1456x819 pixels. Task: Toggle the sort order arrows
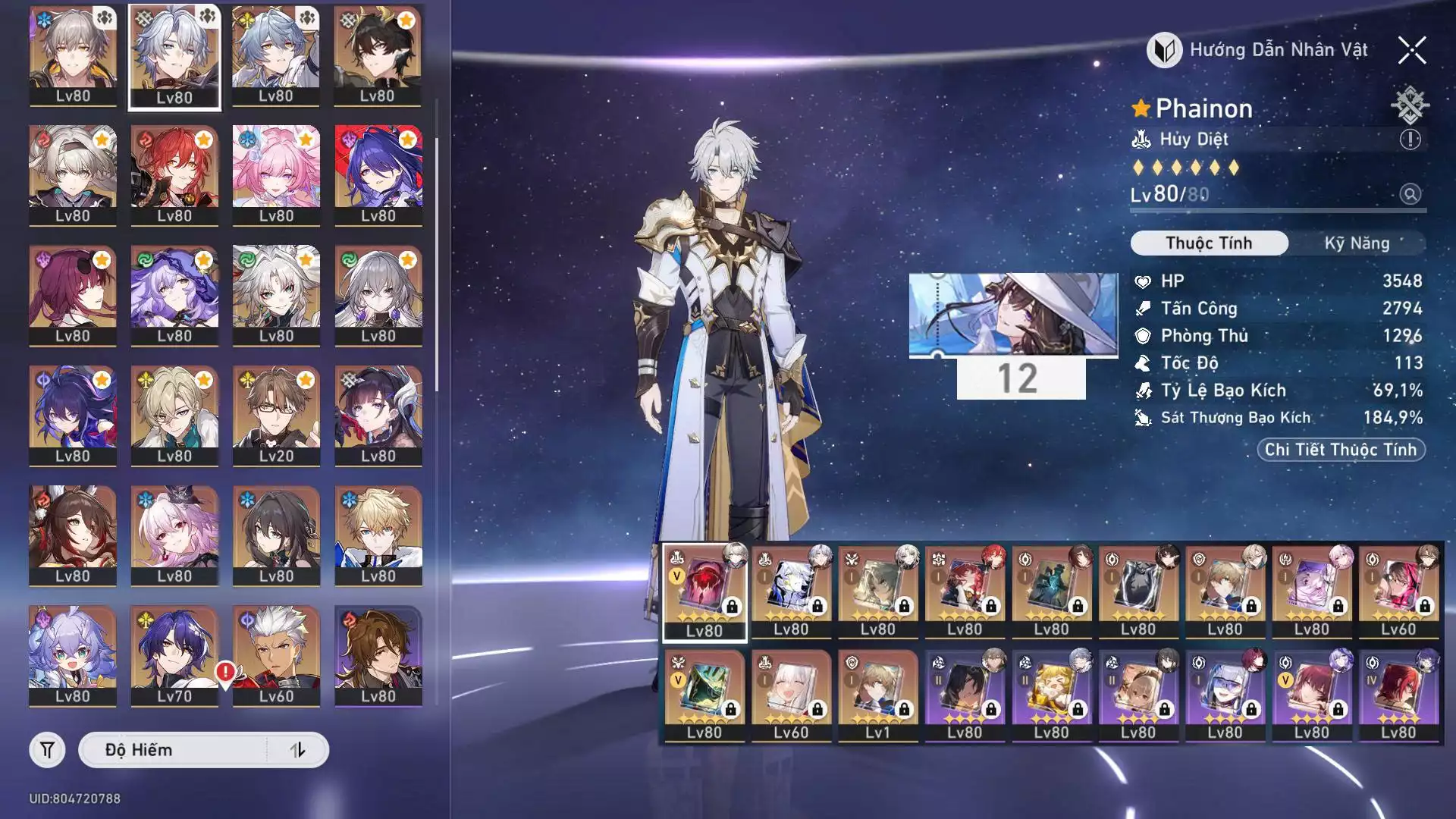297,750
